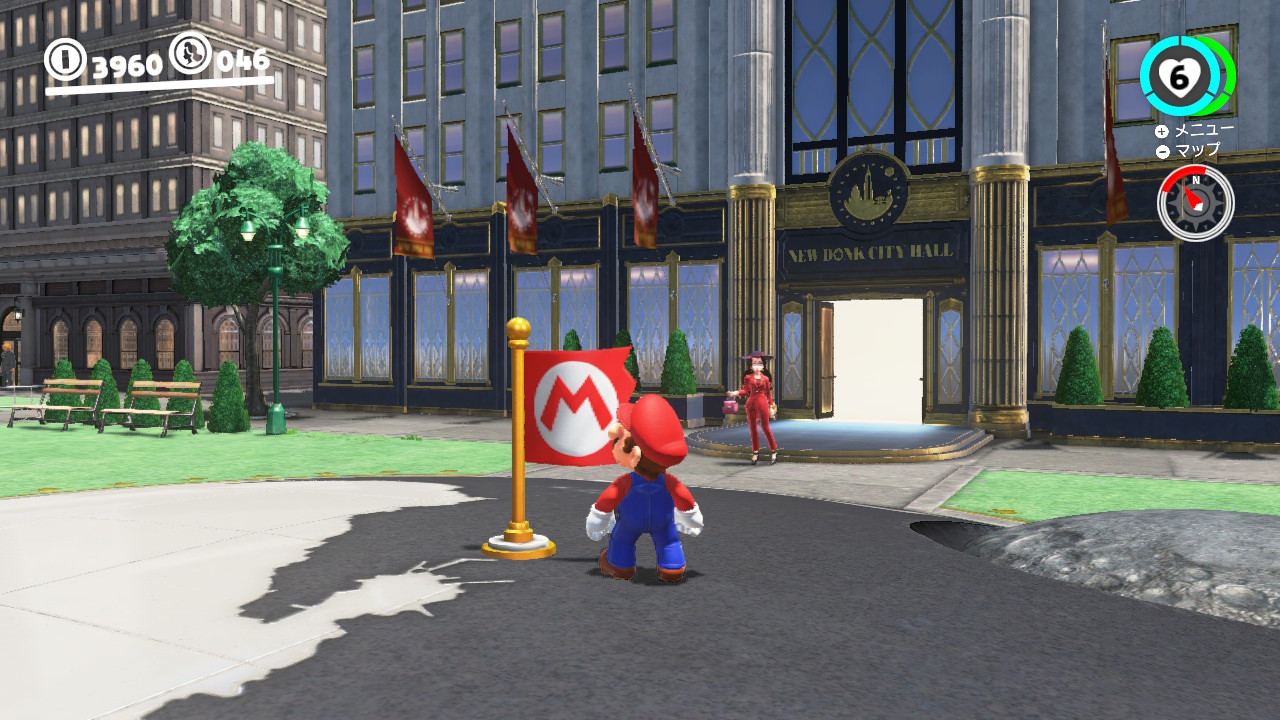Screen dimensions: 1280x720
Task: Click the glowing doorway of City Hall
Action: click(x=877, y=360)
